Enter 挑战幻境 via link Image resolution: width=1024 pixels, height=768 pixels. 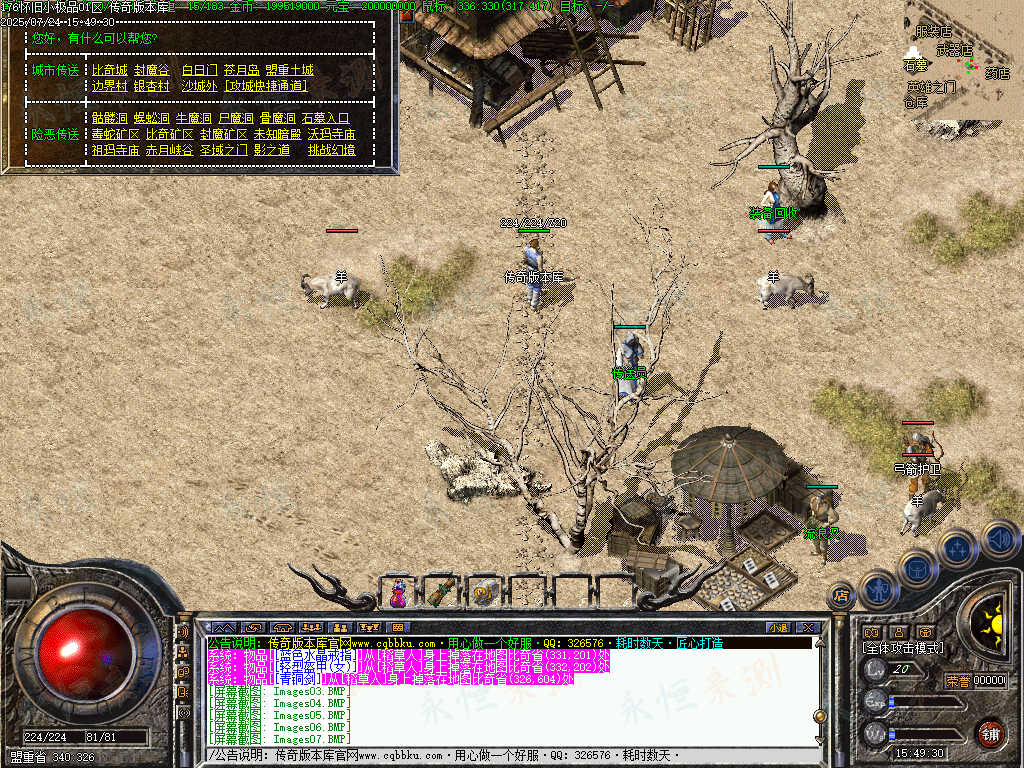point(331,150)
